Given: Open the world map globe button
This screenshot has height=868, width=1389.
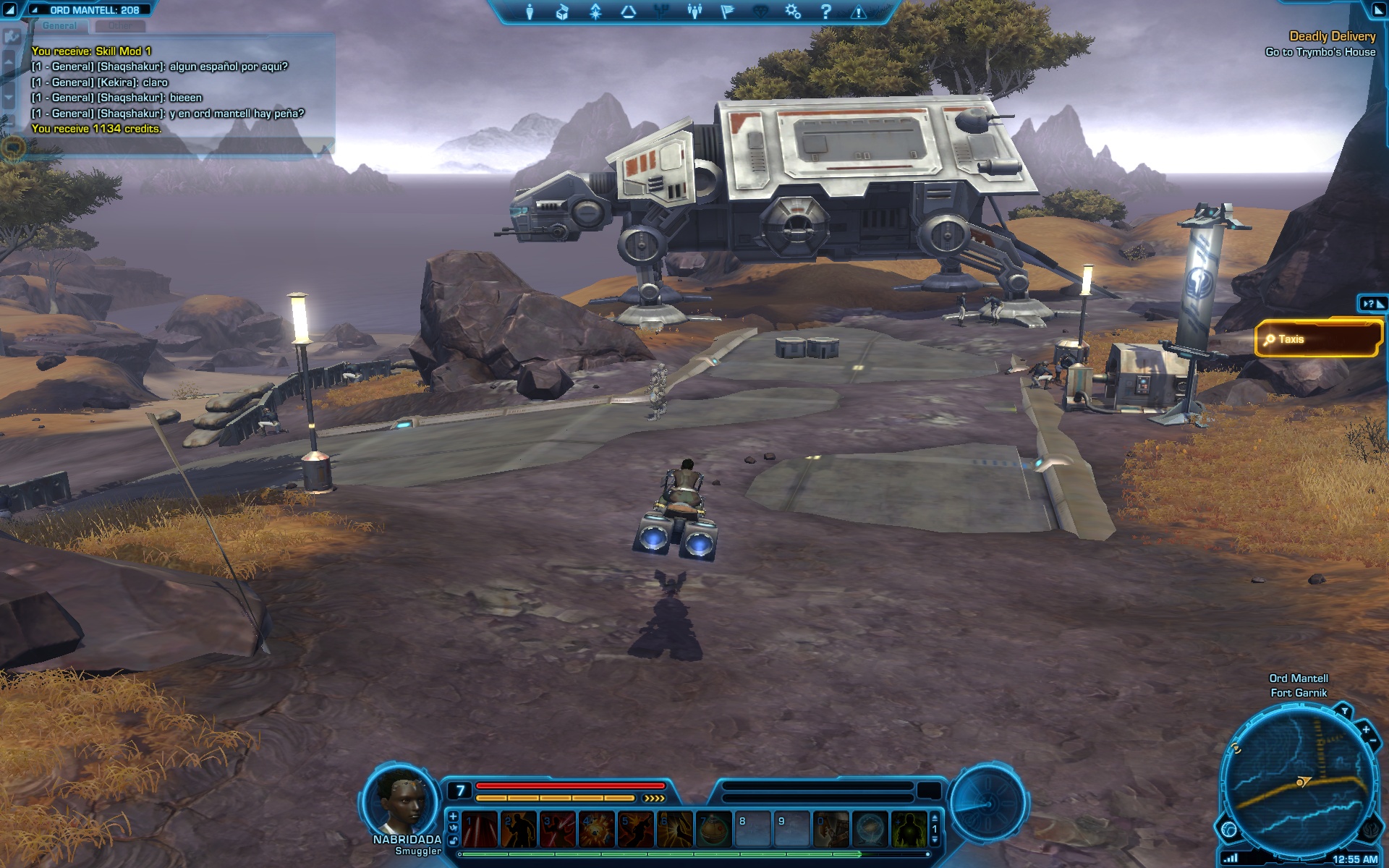Looking at the screenshot, I should tap(1229, 829).
